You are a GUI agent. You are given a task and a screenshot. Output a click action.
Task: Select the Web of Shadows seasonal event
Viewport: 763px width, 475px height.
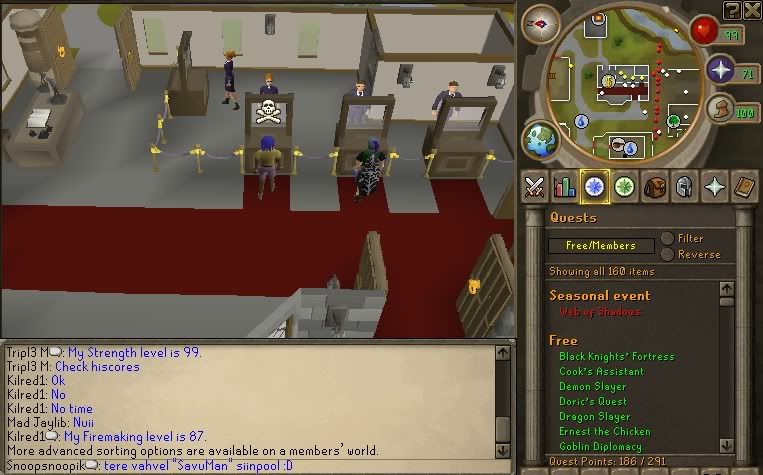click(x=600, y=312)
